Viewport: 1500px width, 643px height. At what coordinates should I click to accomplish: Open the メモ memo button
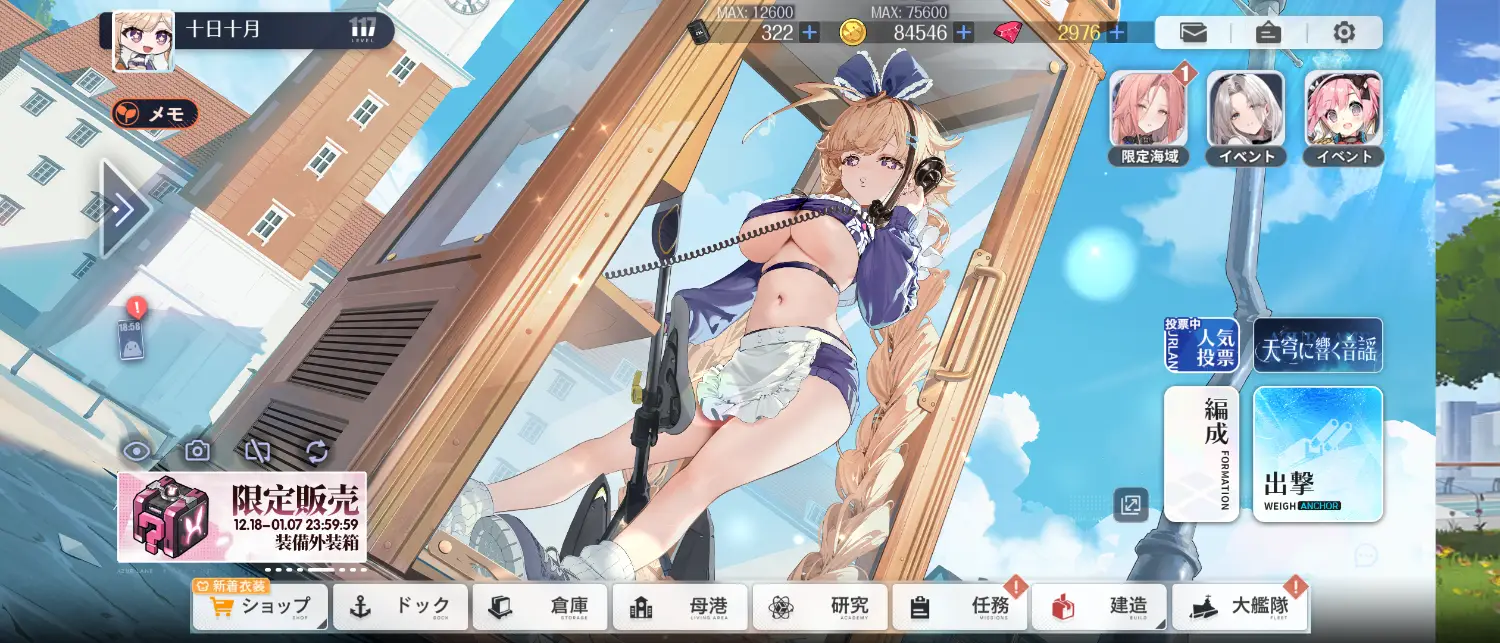click(155, 114)
